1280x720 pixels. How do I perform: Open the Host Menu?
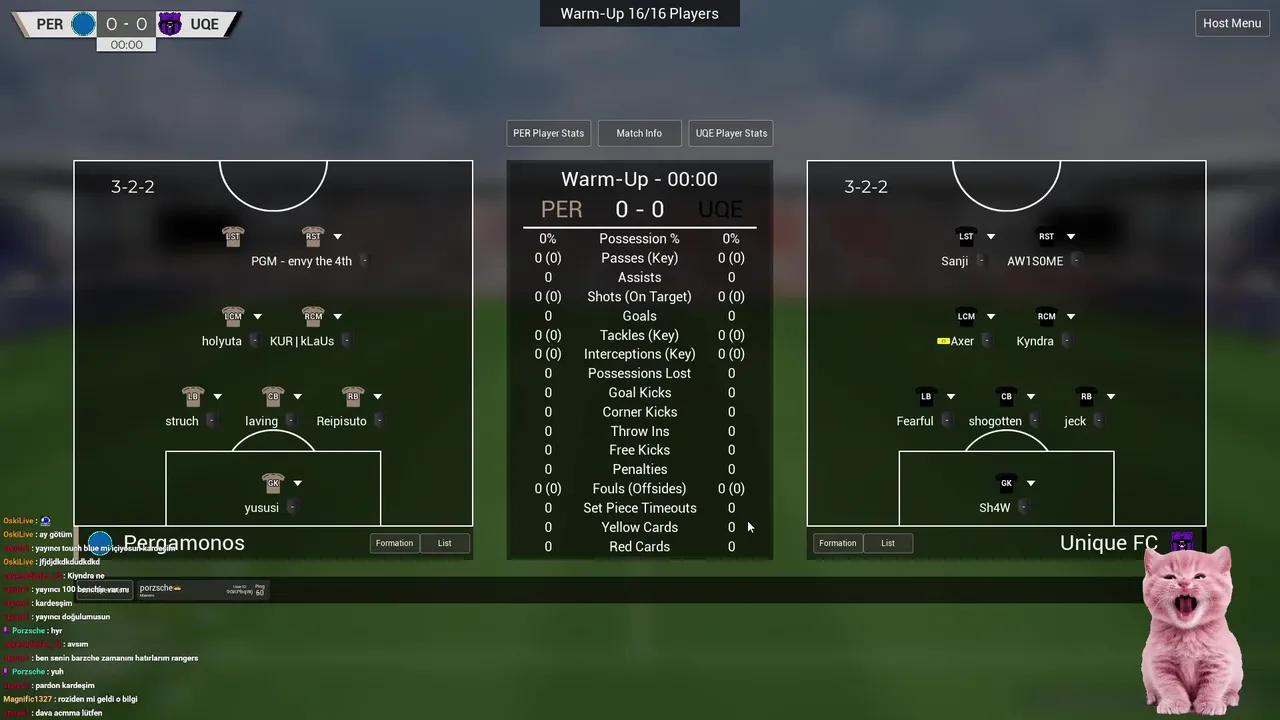coord(1231,23)
